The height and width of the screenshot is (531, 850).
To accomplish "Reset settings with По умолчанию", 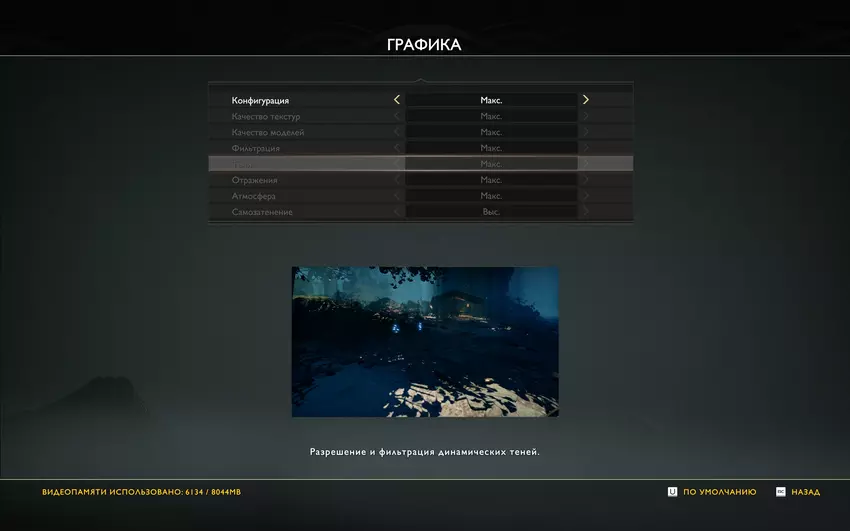I will pyautogui.click(x=712, y=492).
